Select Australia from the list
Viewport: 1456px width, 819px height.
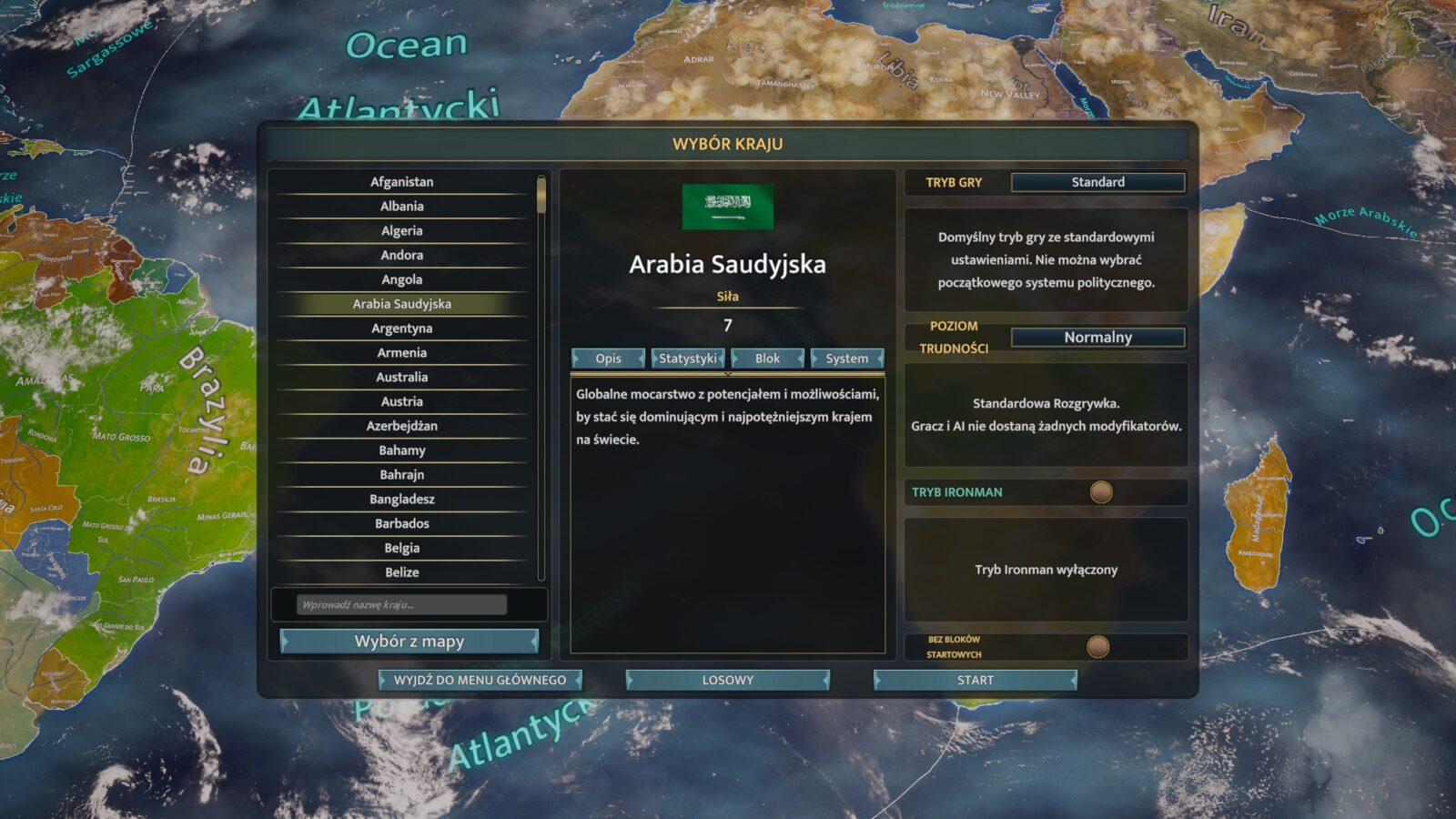click(x=401, y=377)
